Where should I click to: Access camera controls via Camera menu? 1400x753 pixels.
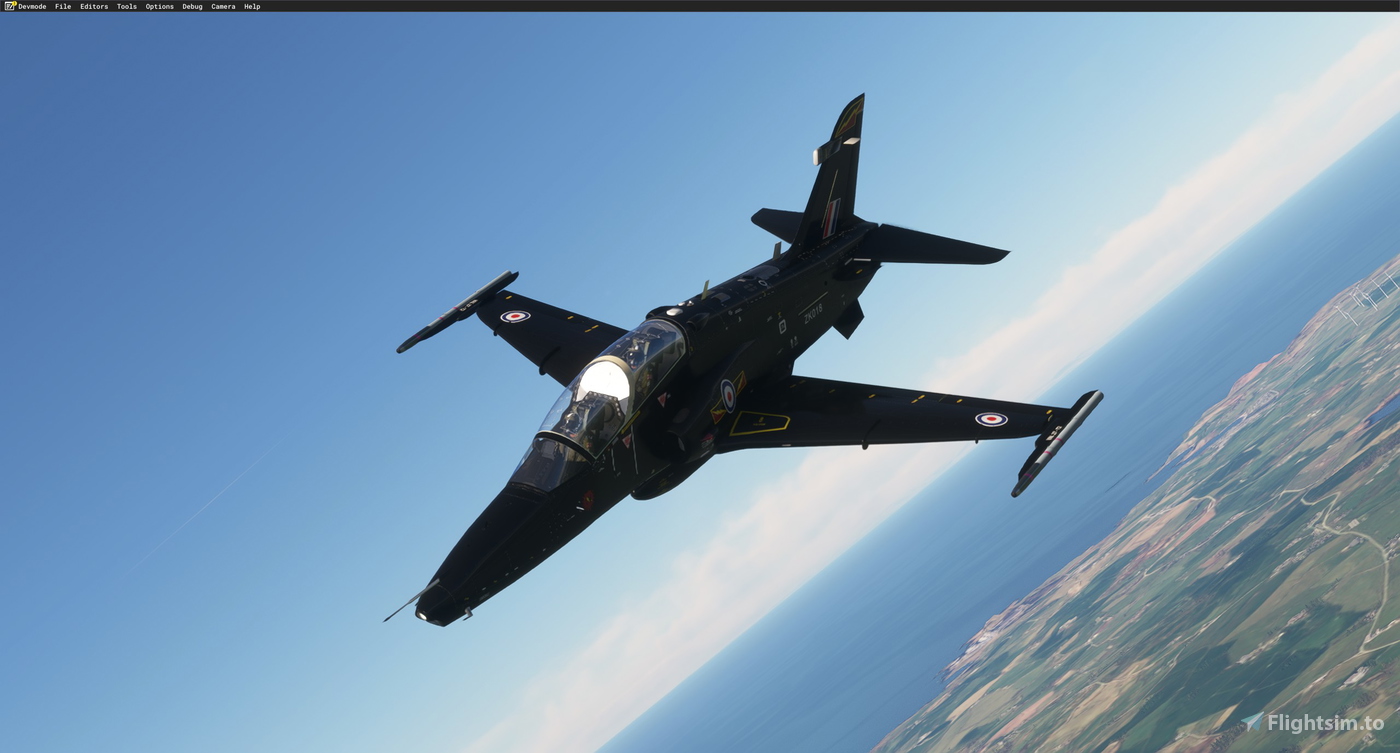pyautogui.click(x=222, y=6)
